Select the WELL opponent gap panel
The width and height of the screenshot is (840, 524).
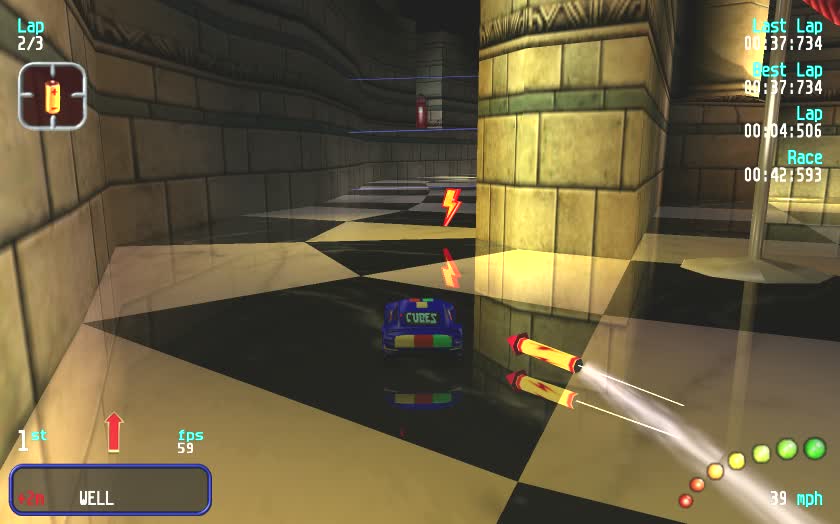point(110,490)
